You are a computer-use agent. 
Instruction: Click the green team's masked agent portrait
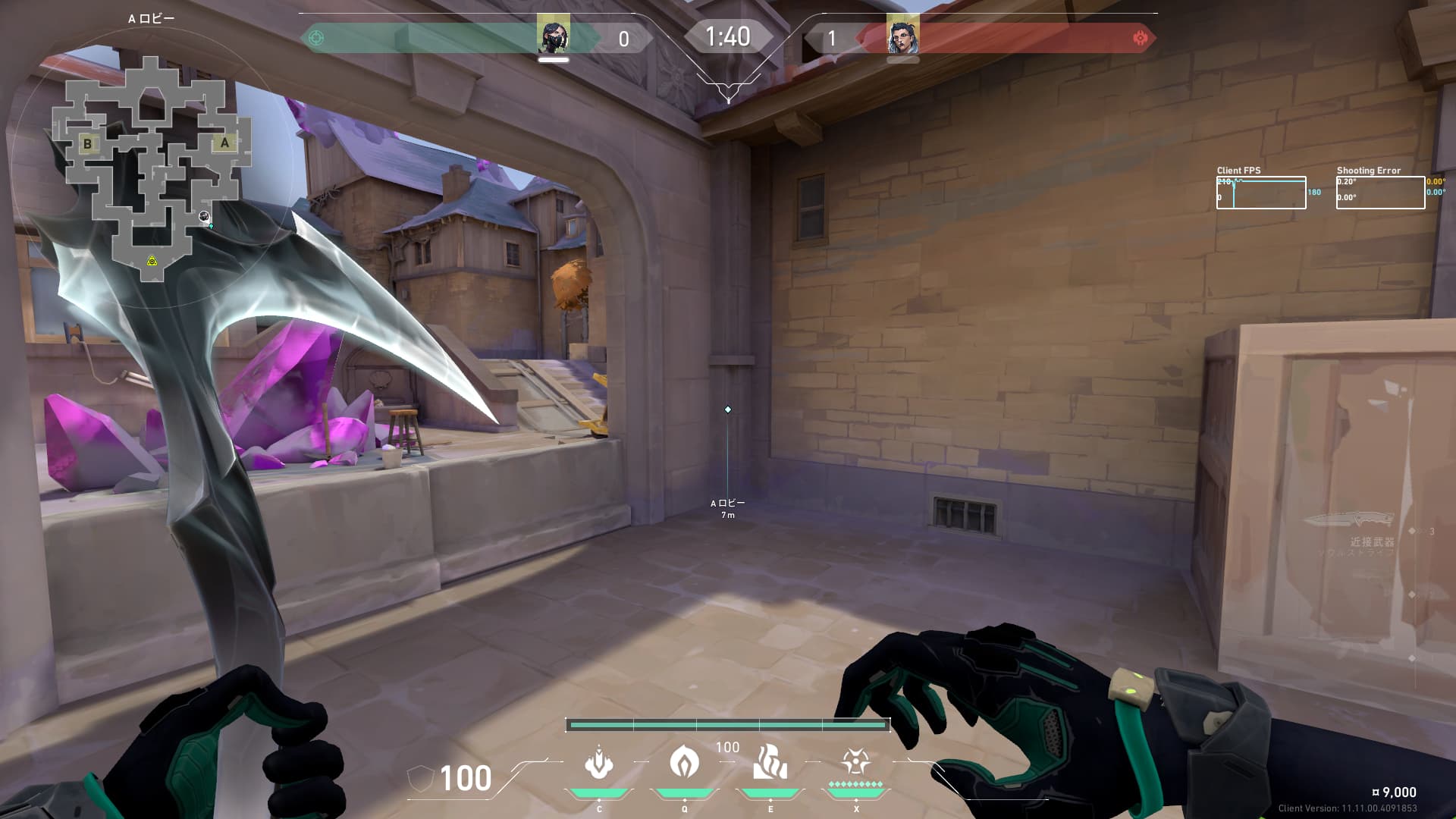(553, 36)
